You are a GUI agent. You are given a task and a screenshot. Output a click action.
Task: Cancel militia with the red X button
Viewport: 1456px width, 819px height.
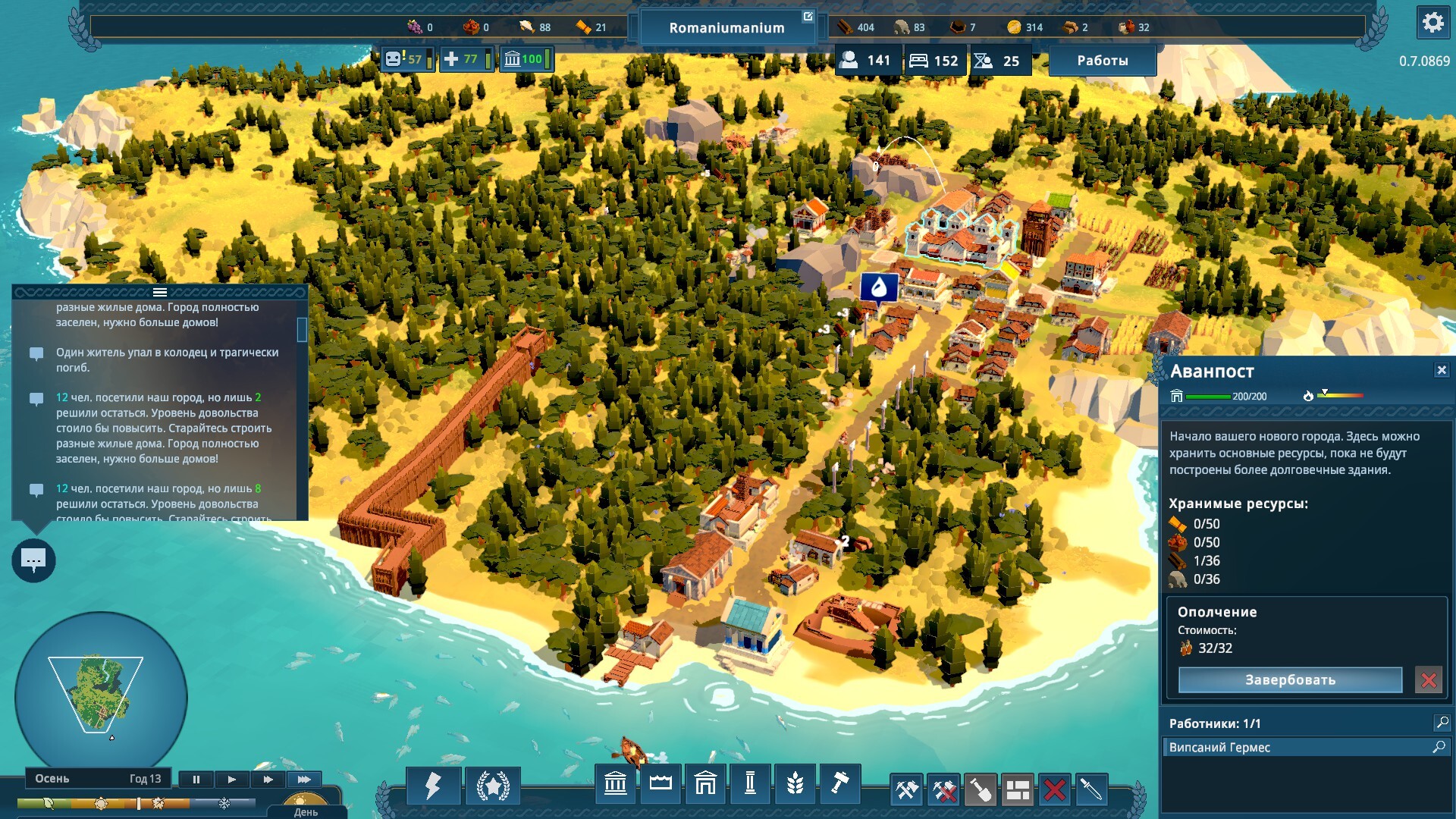click(x=1429, y=680)
